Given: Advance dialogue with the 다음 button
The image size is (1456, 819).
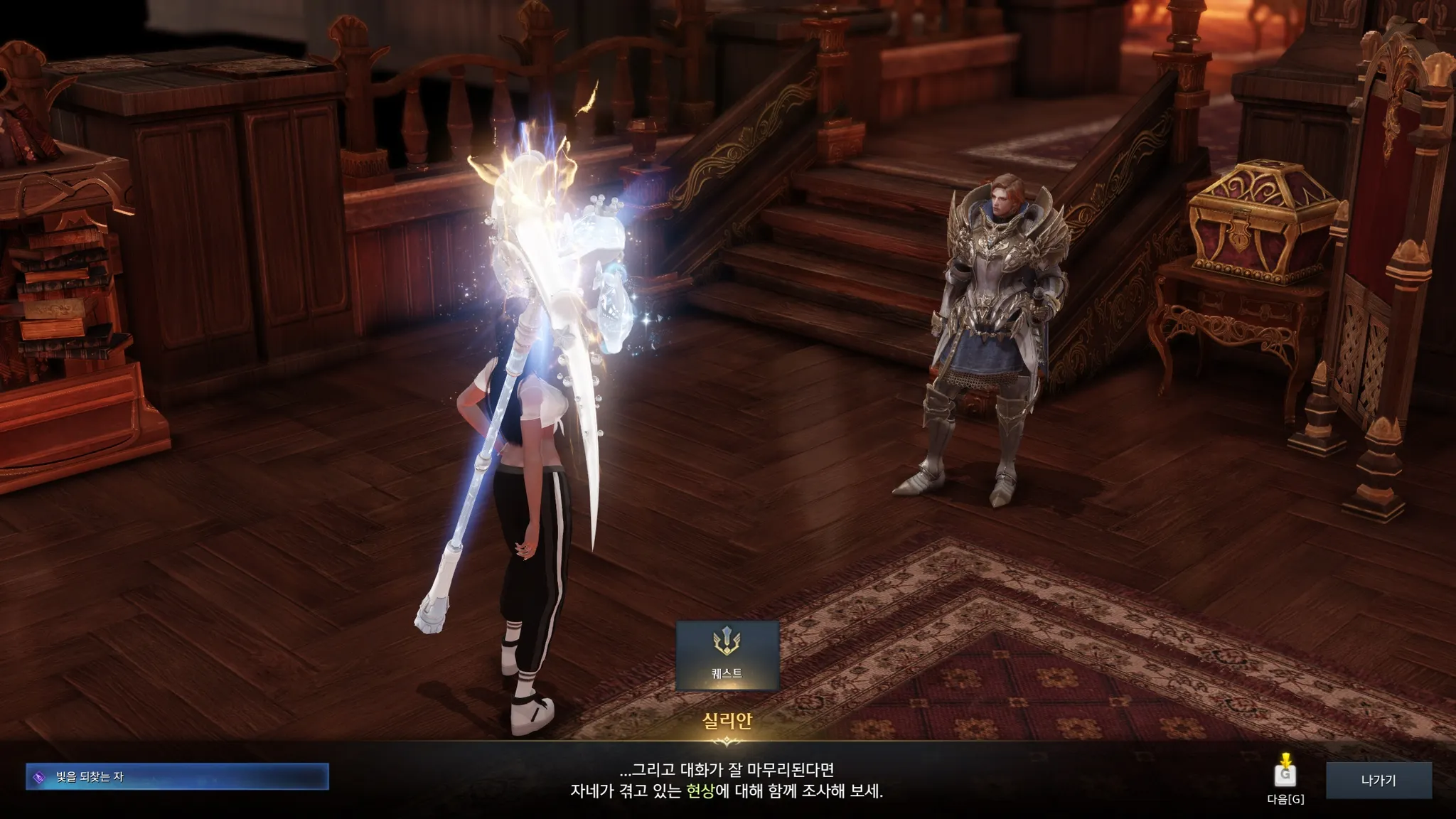Looking at the screenshot, I should pyautogui.click(x=1285, y=776).
